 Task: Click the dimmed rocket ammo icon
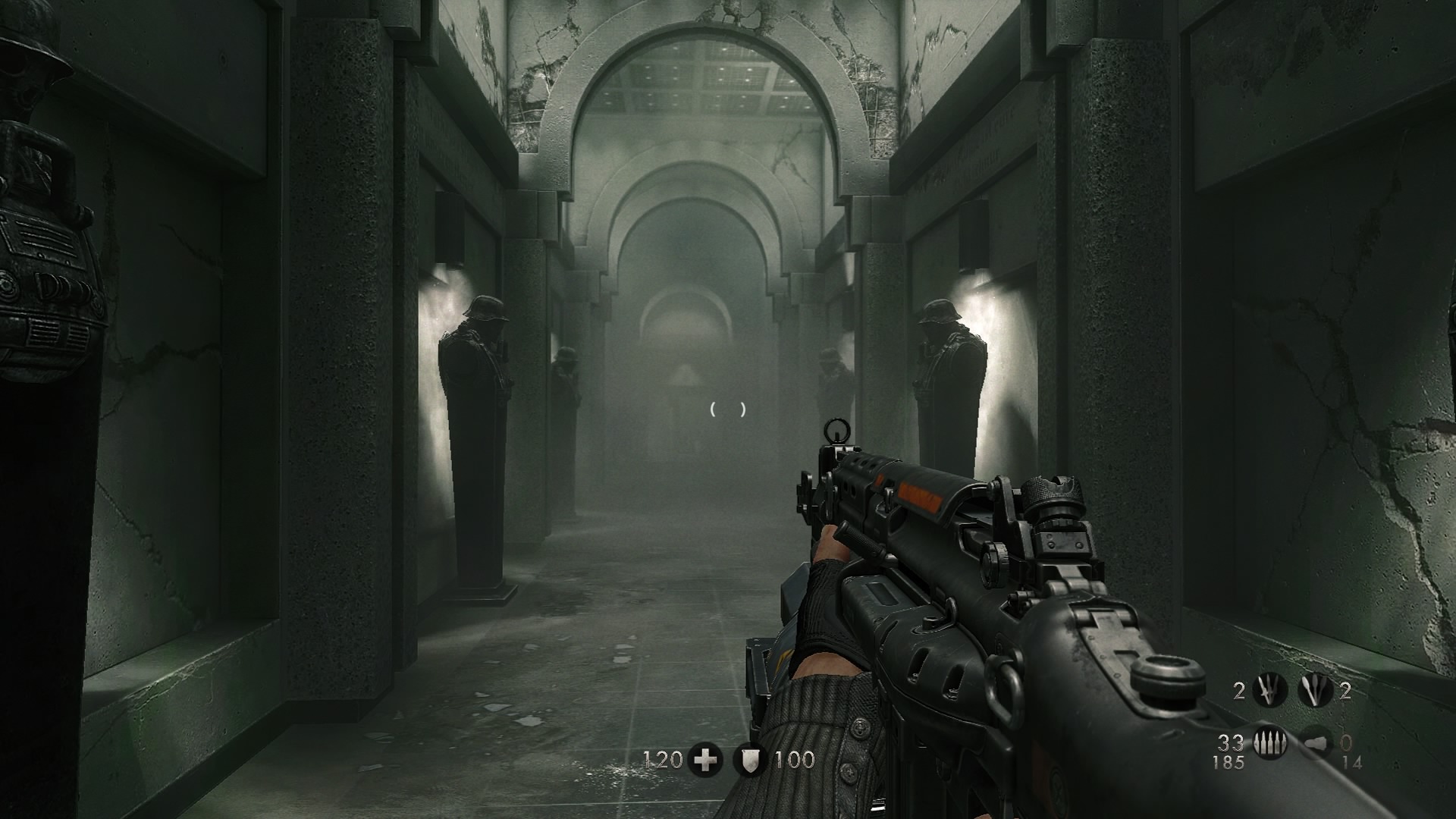click(x=1314, y=743)
